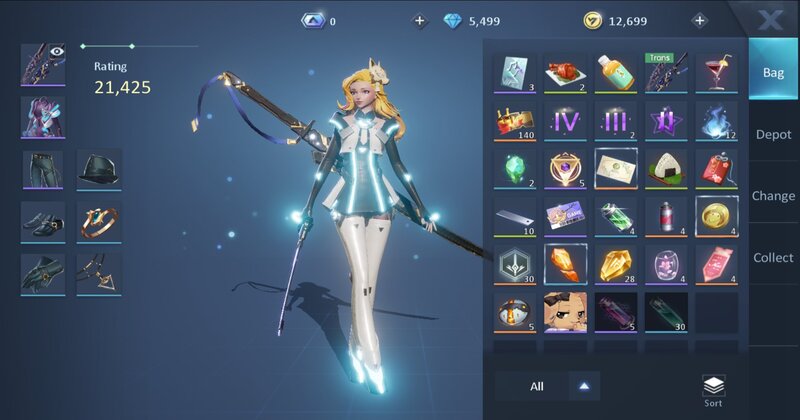This screenshot has height=420, width=800.
Task: Select the weapon labeled Trans in bag
Action: pyautogui.click(x=666, y=73)
